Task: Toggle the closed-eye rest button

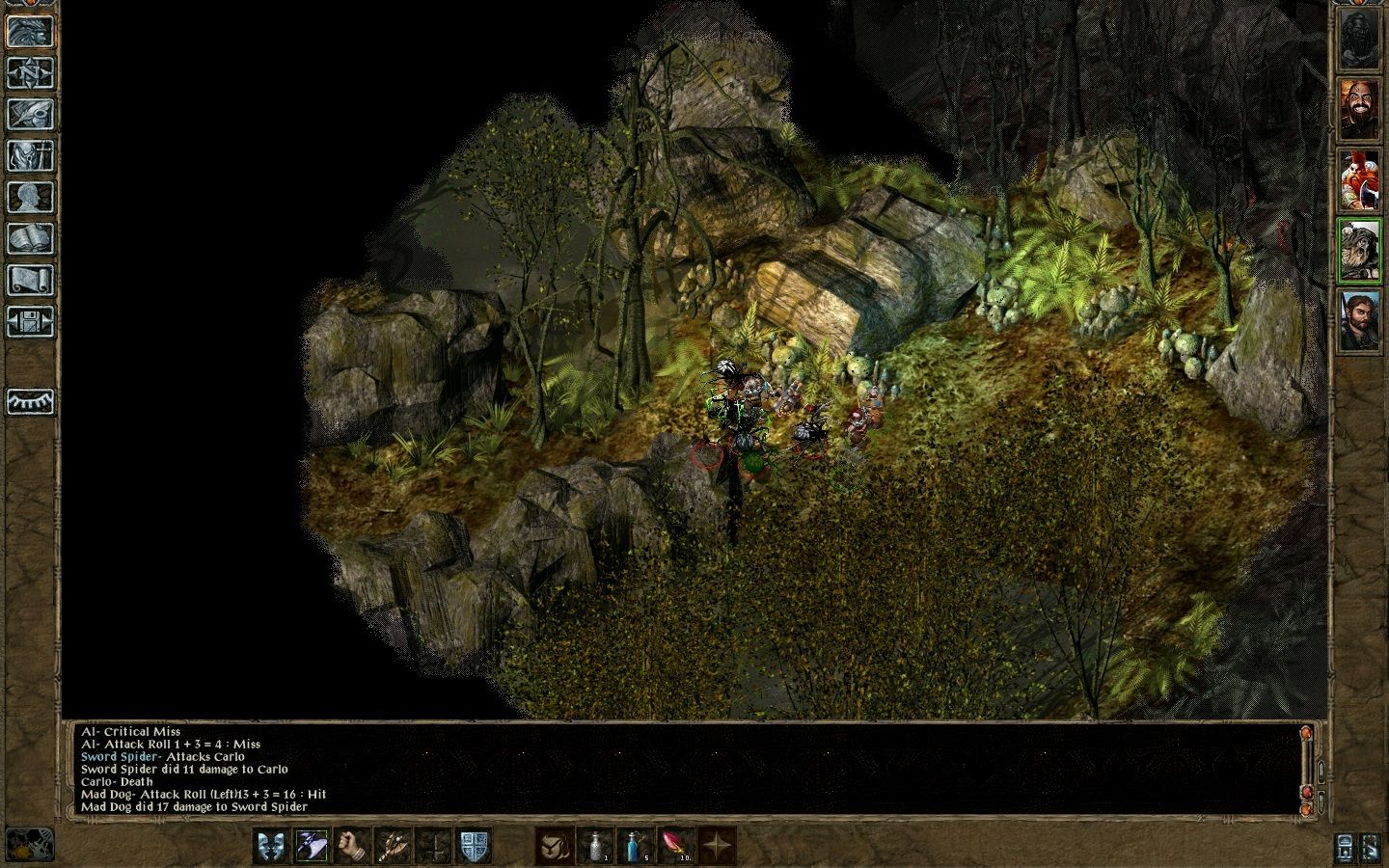Action: [30, 401]
